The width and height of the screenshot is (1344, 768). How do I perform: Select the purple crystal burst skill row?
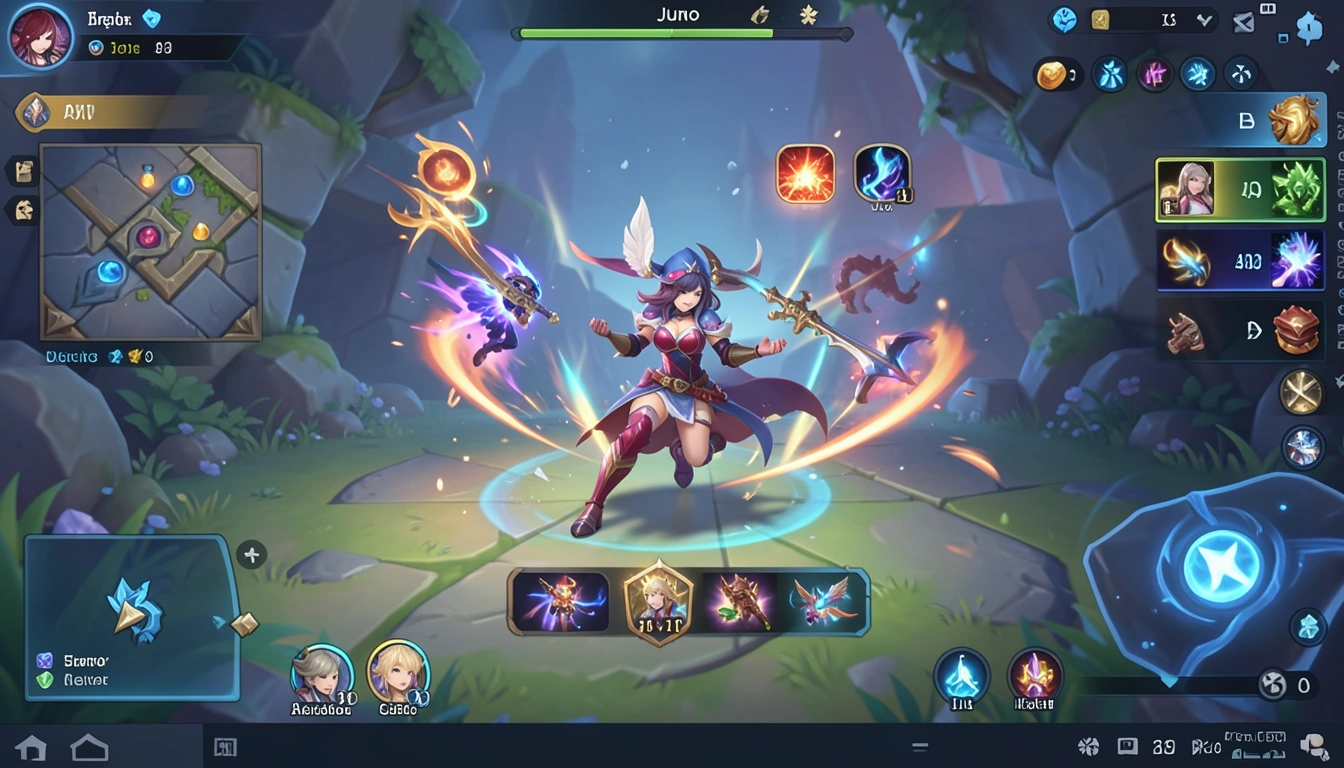coord(1240,260)
